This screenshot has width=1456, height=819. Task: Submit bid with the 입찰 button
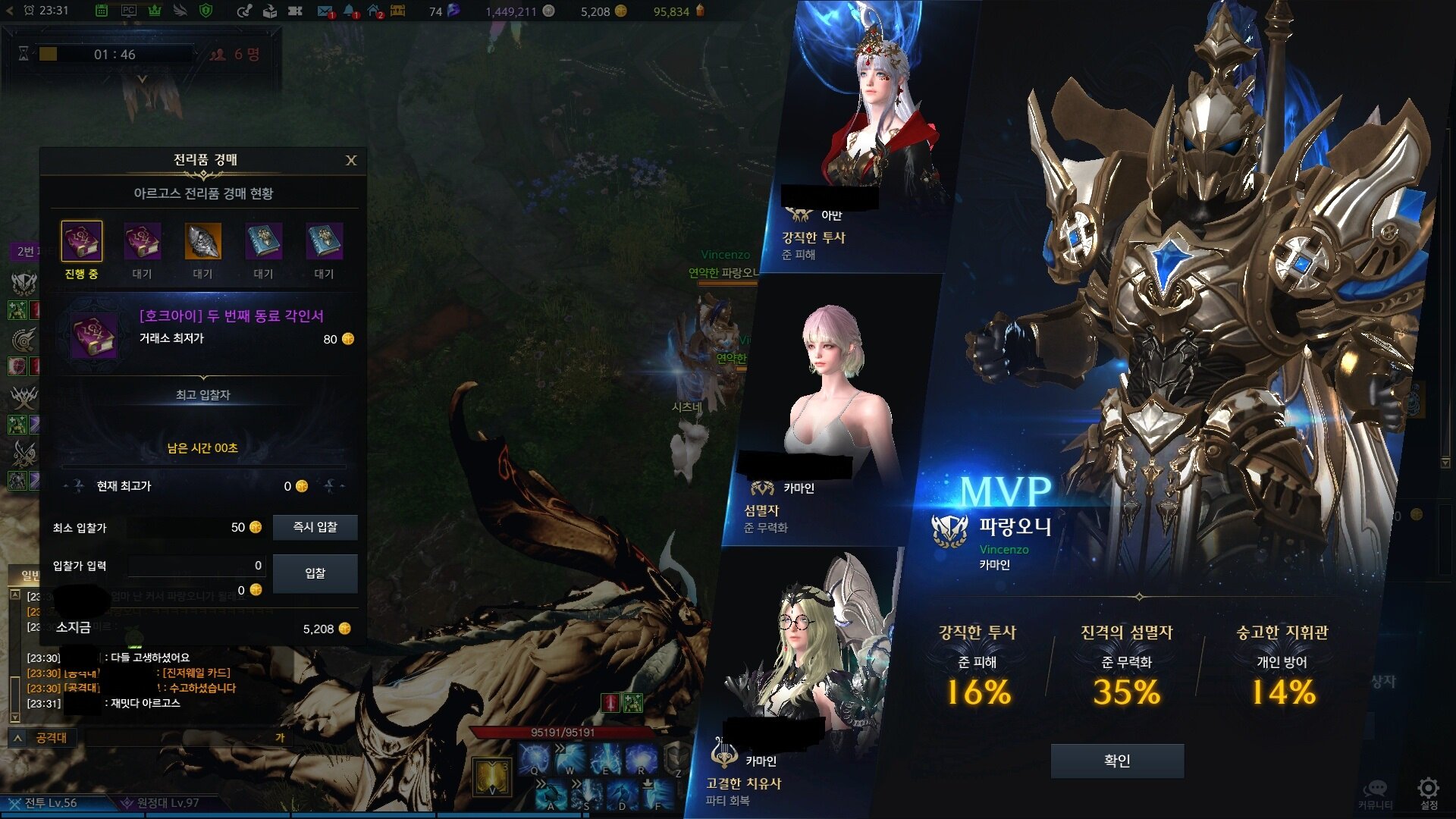(x=315, y=573)
